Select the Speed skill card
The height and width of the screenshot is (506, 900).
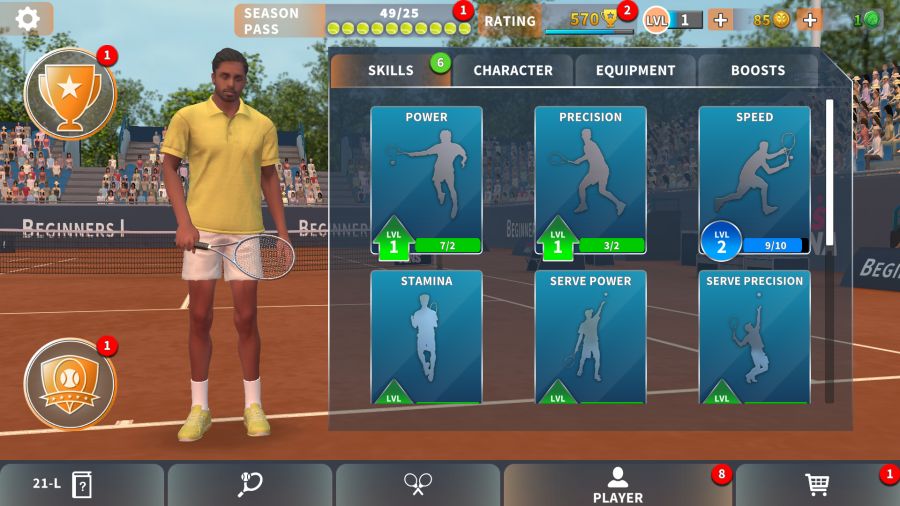[x=754, y=180]
